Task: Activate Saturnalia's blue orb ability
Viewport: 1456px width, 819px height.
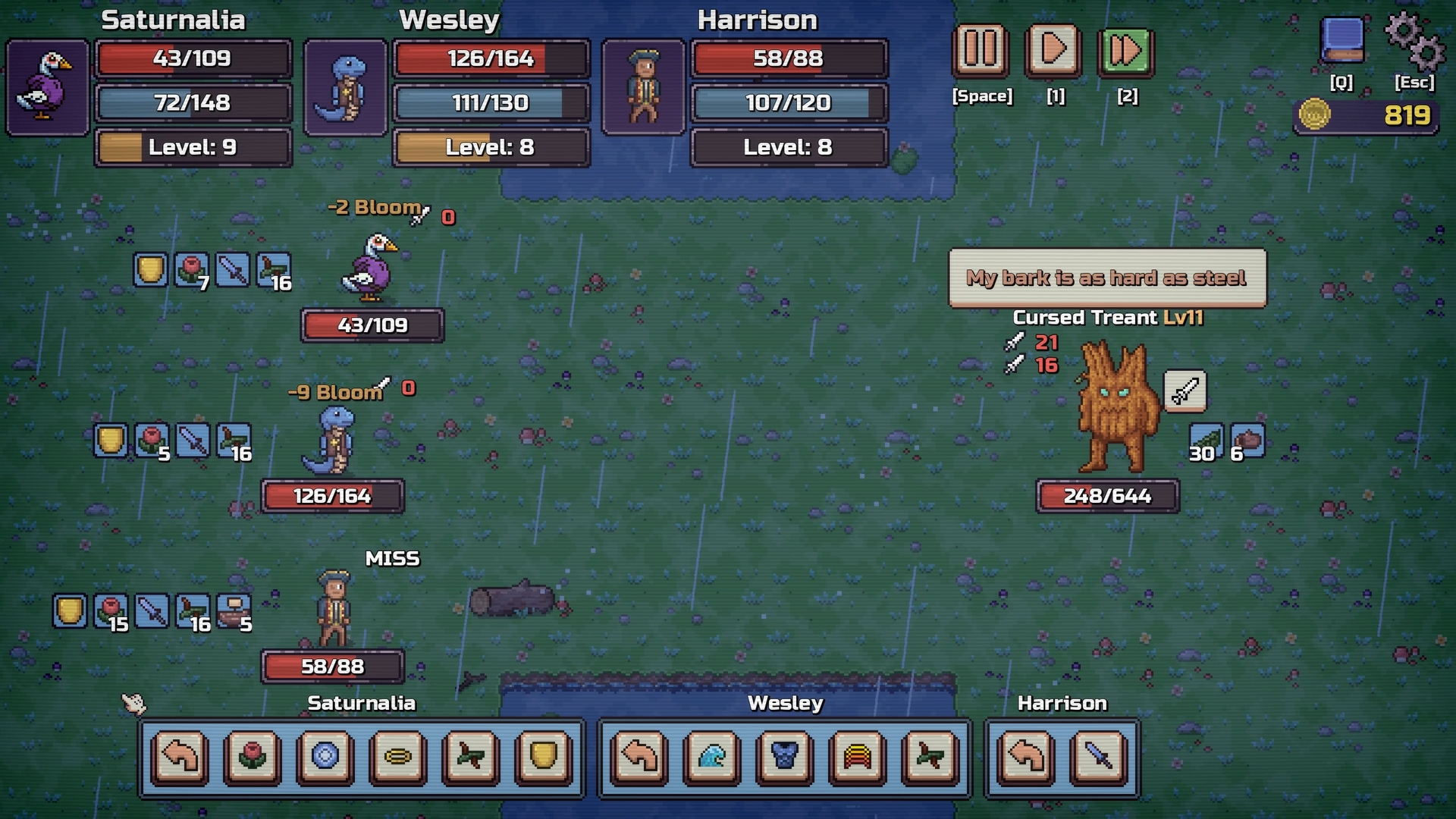Action: point(325,756)
